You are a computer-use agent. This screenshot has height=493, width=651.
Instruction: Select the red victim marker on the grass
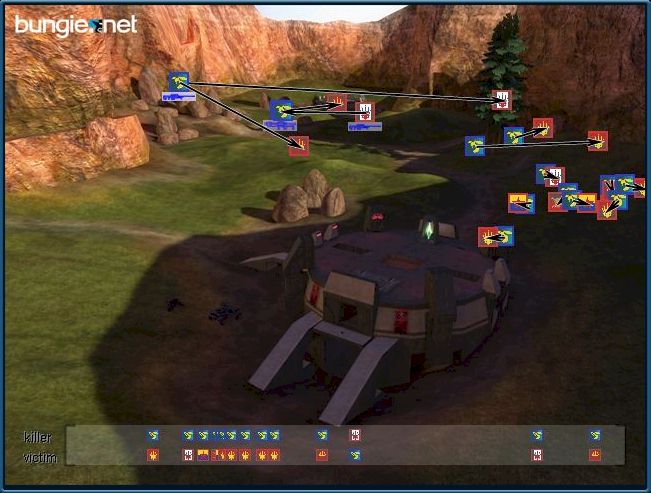click(x=298, y=146)
